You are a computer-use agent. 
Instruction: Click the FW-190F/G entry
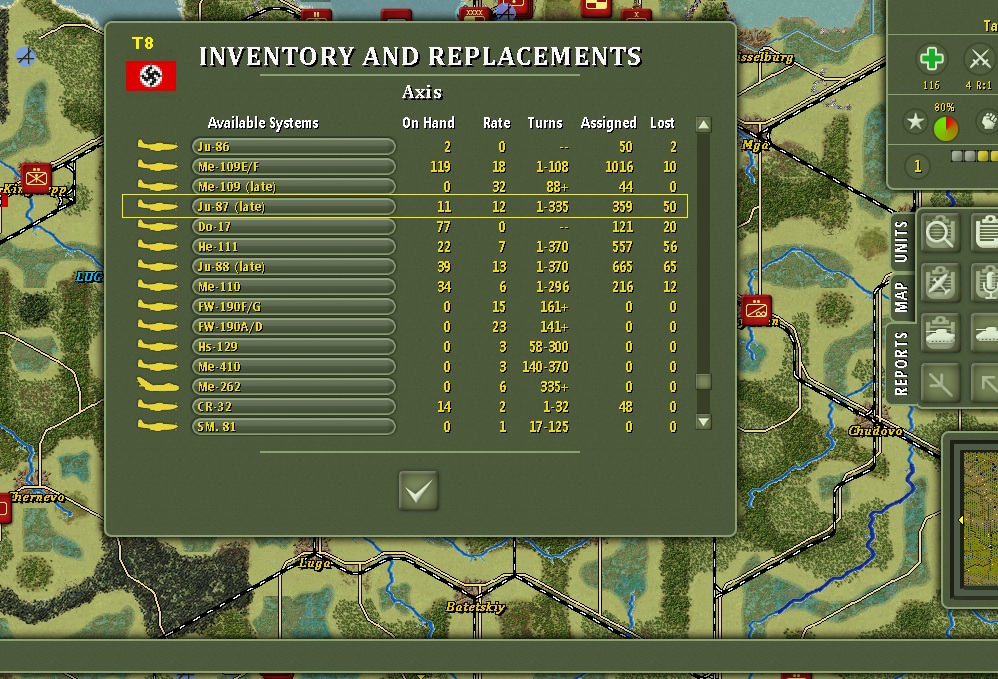(x=293, y=307)
